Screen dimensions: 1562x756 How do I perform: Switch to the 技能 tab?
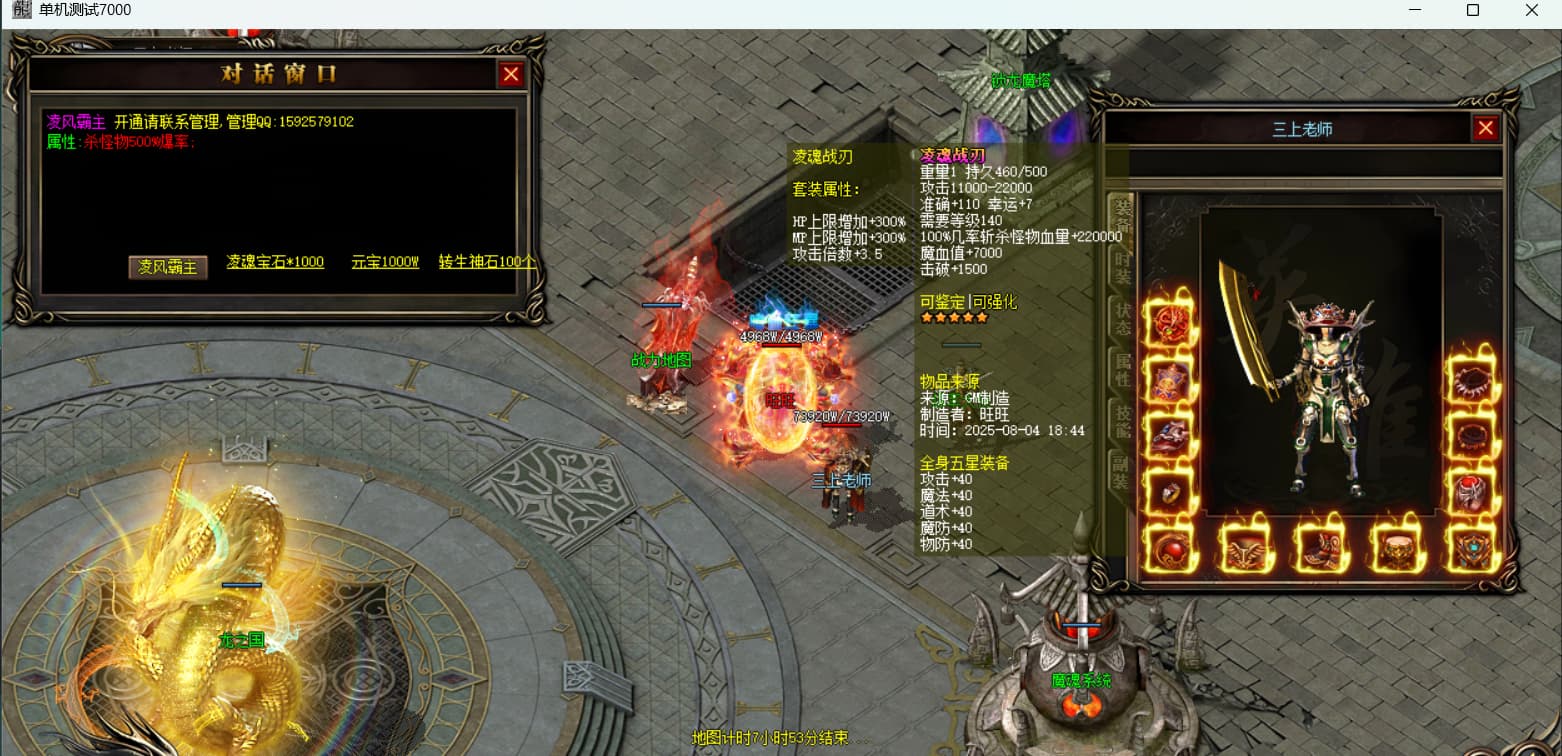tap(1123, 423)
